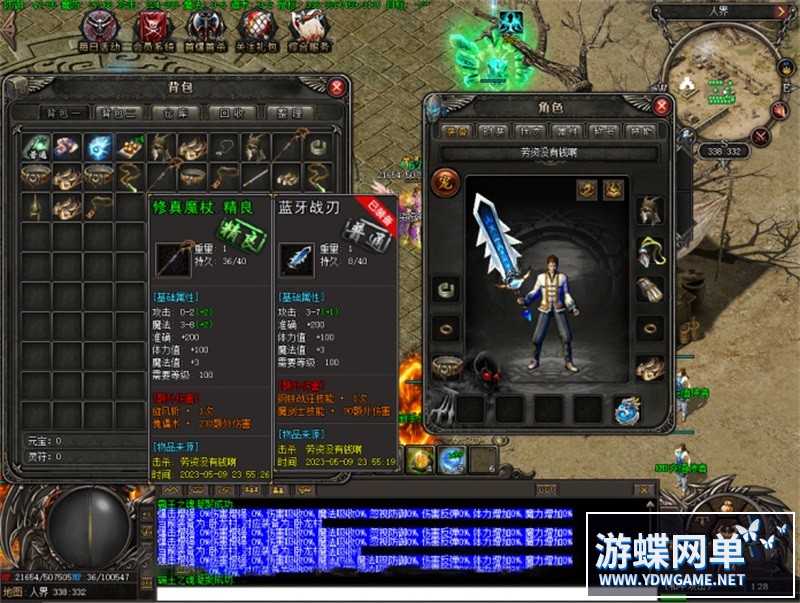Select the equipped necklace slot
This screenshot has width=800, height=603.
click(x=649, y=250)
